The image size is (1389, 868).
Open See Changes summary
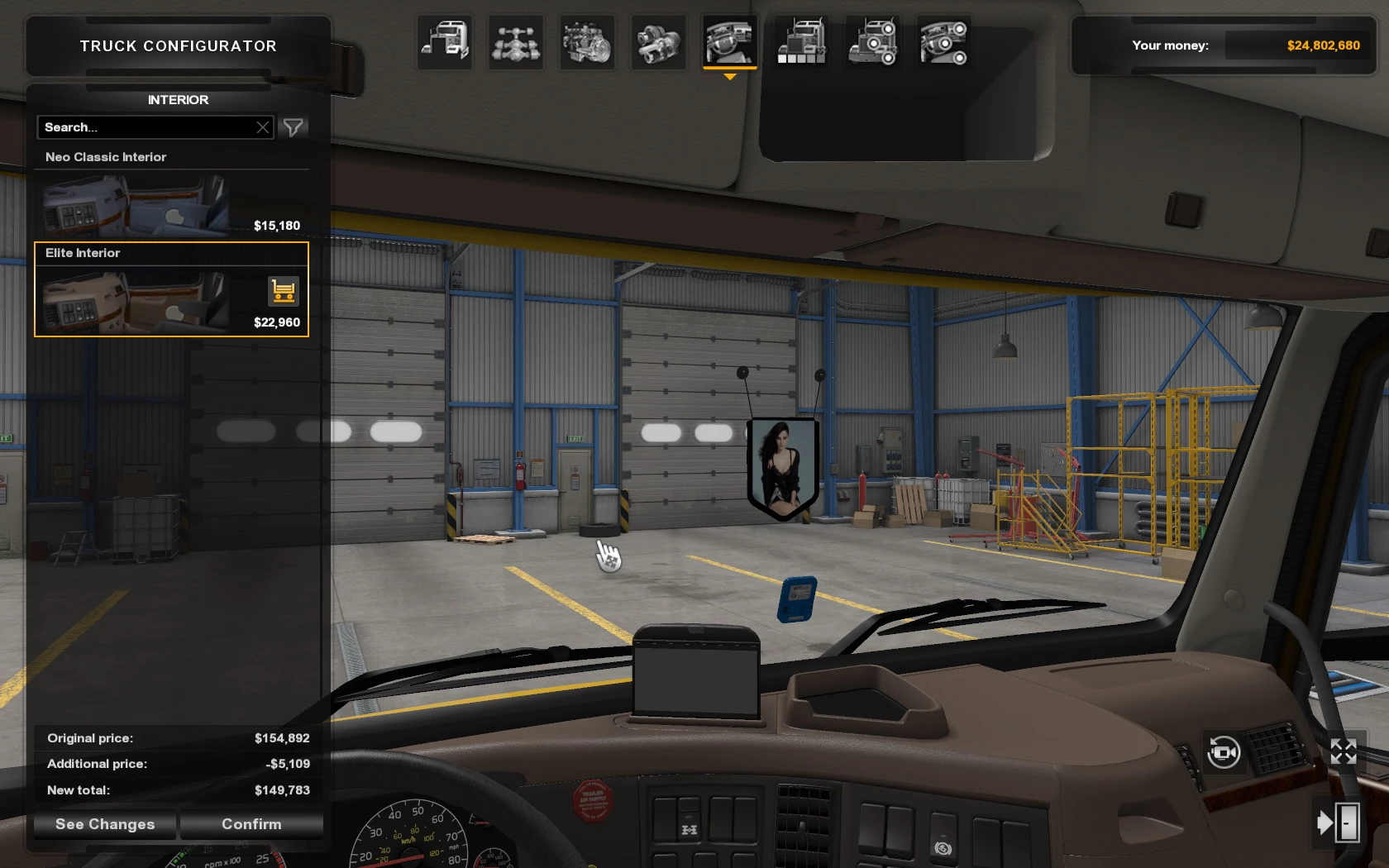pyautogui.click(x=105, y=824)
